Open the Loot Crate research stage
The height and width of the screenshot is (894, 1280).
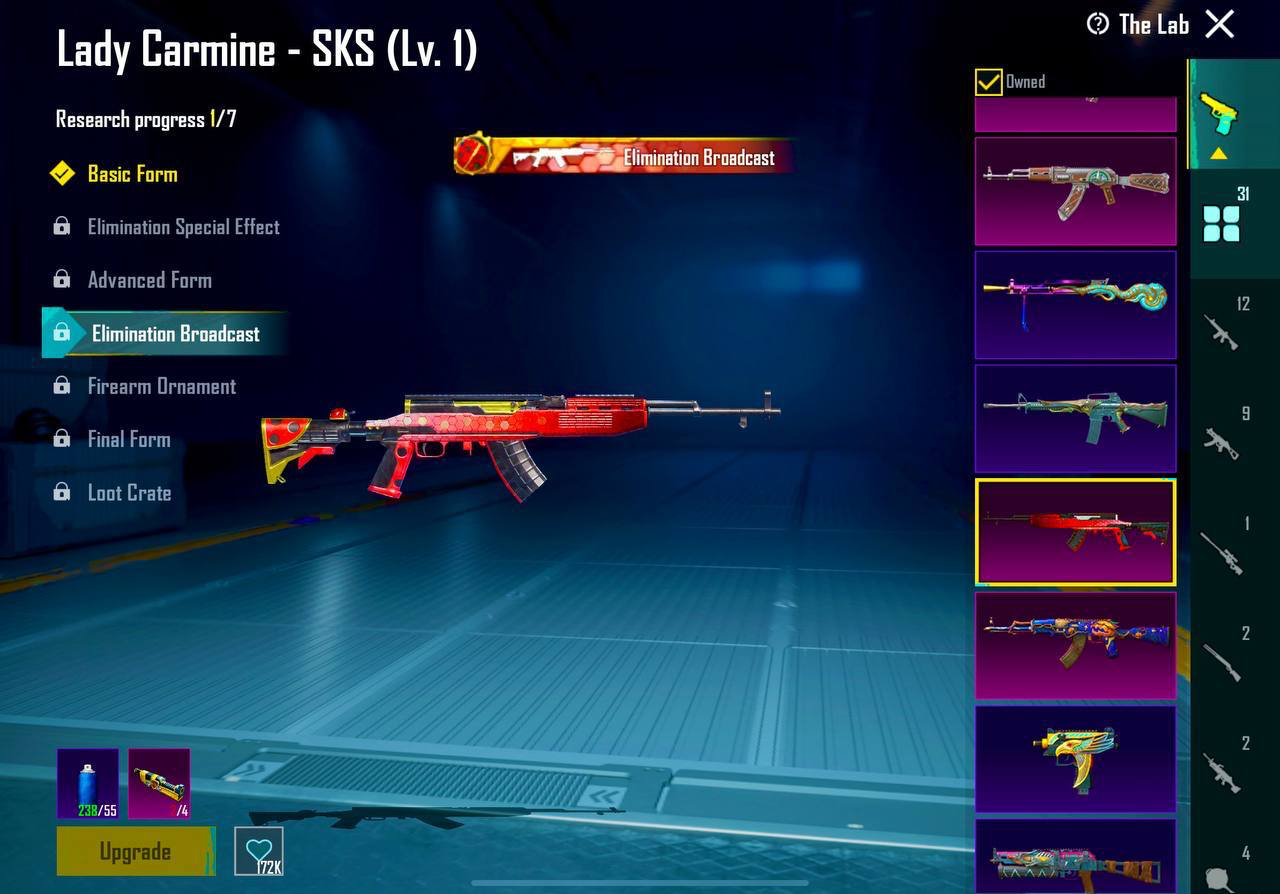130,493
